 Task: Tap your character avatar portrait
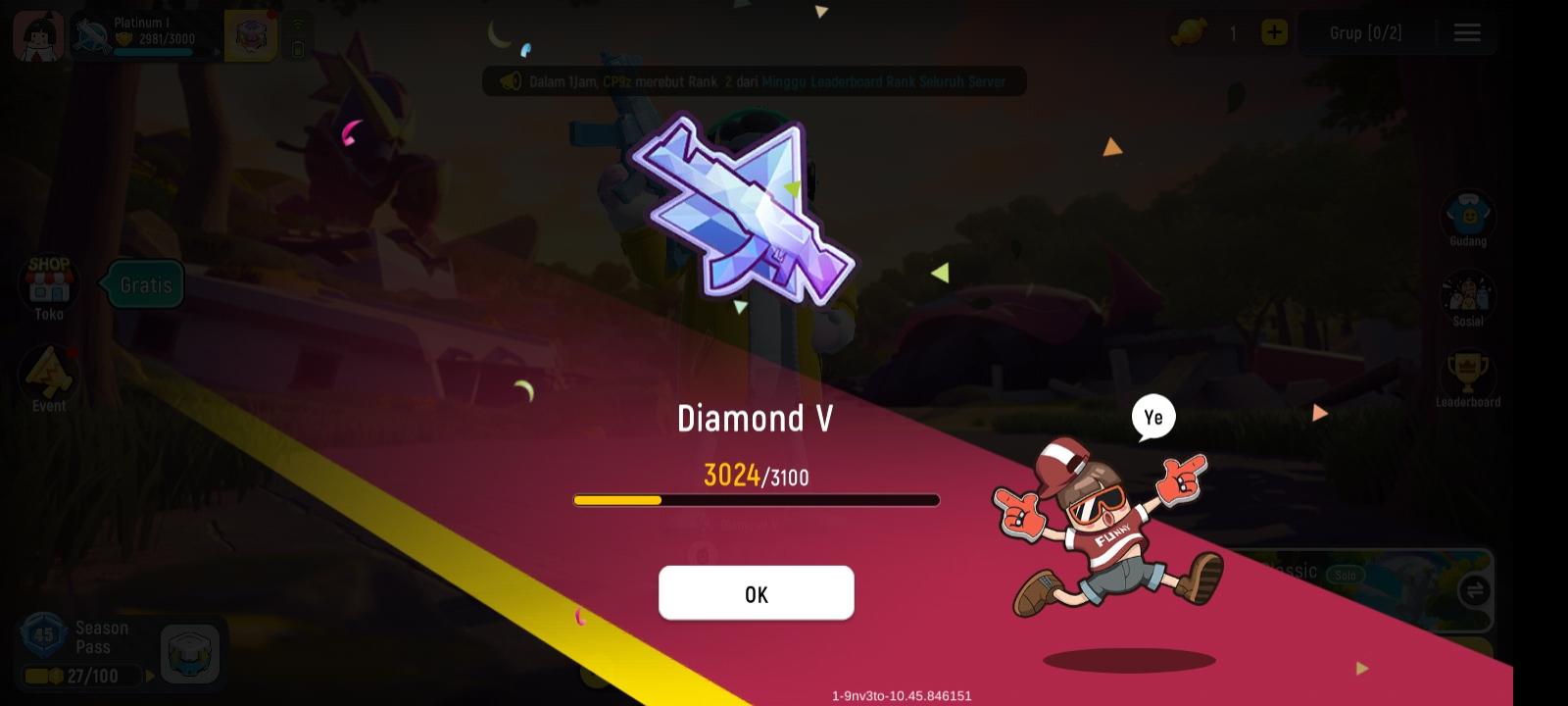tap(37, 32)
